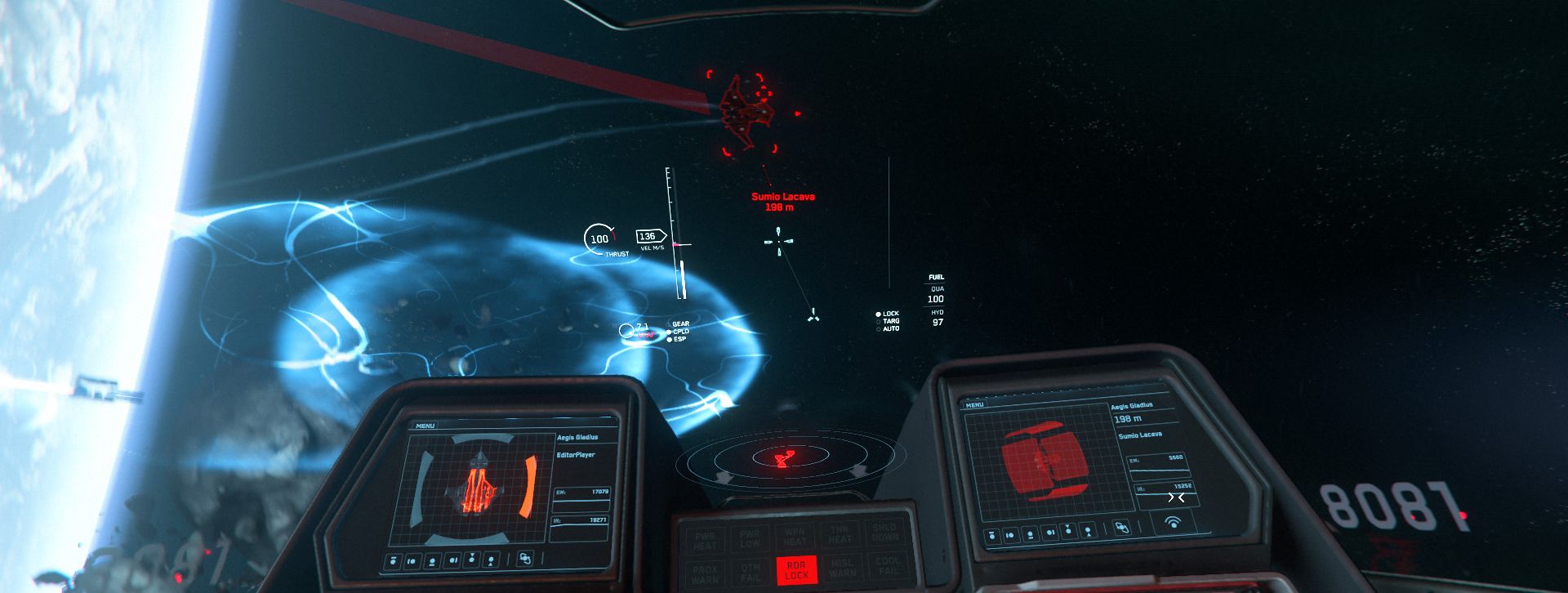1568x593 pixels.
Task: Click the cycle-view icon on the target display
Action: [1122, 528]
